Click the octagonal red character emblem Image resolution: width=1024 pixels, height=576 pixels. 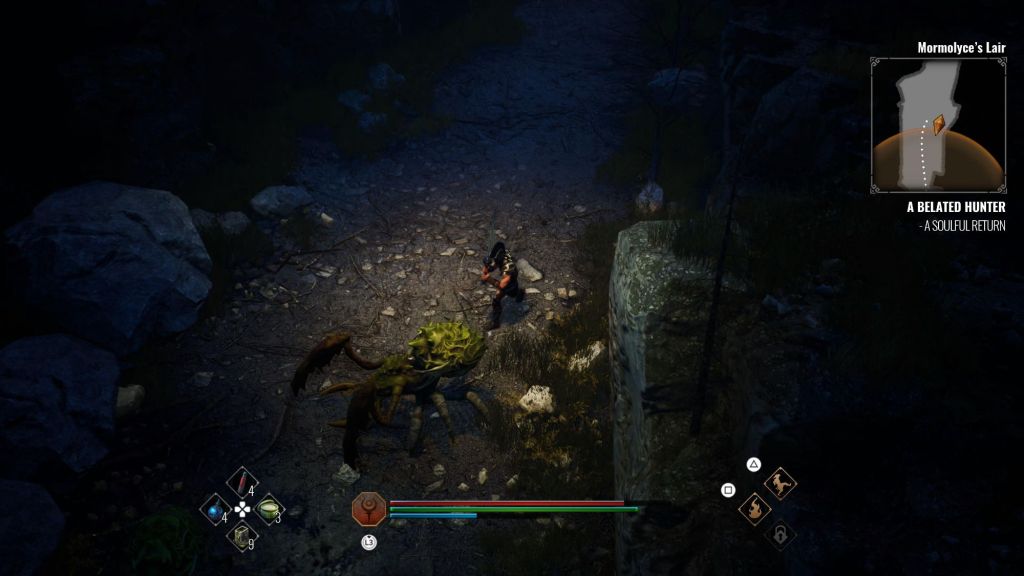coord(368,509)
